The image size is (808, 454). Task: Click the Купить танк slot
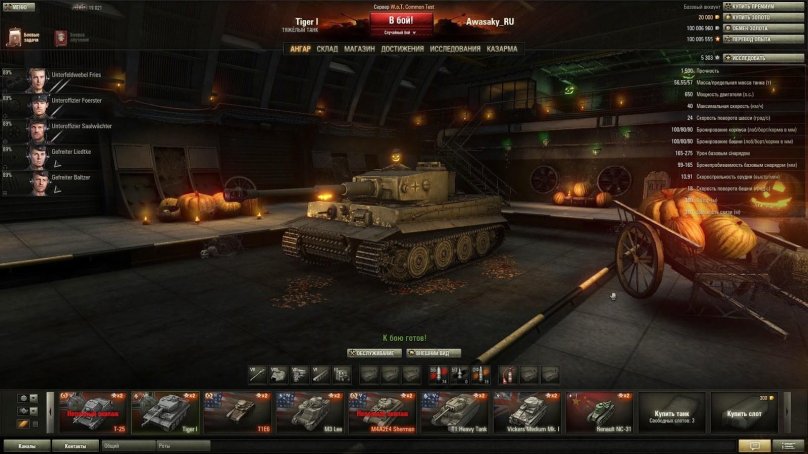(x=673, y=412)
